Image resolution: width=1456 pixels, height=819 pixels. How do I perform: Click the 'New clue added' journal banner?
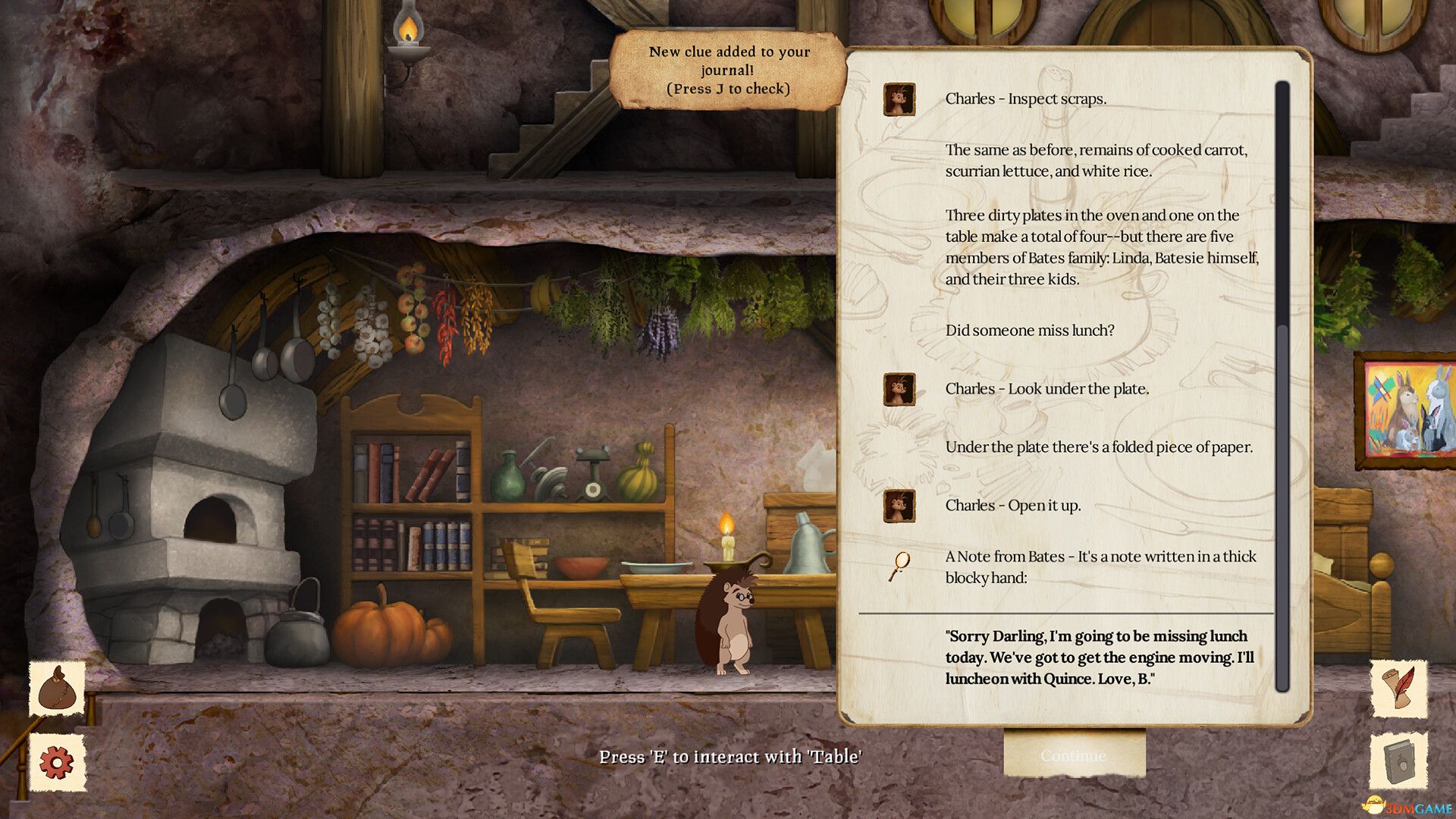[729, 71]
